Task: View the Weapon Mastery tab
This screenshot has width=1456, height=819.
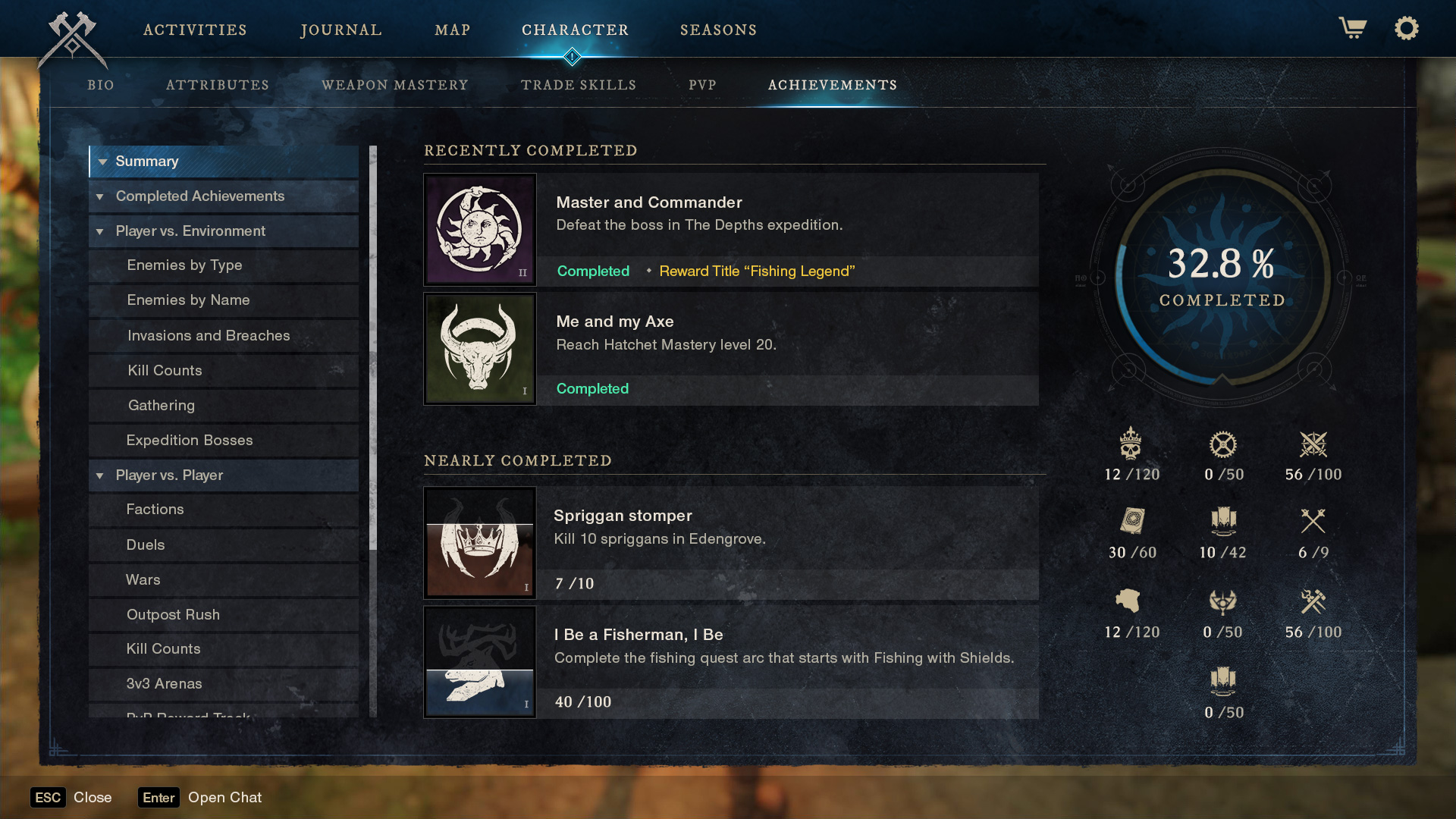Action: (395, 85)
